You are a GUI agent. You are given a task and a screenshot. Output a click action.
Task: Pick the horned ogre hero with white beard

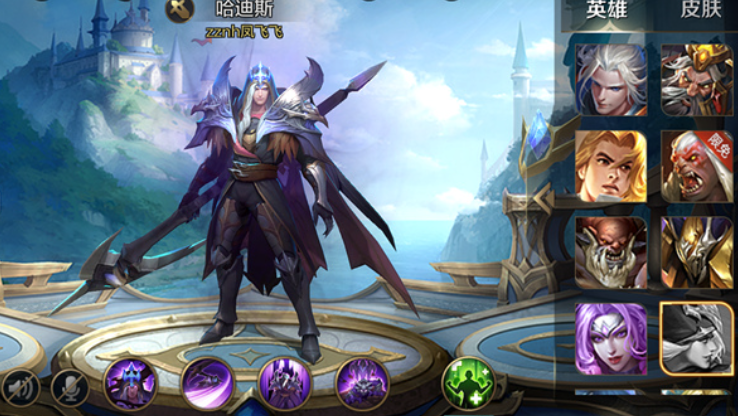point(611,252)
